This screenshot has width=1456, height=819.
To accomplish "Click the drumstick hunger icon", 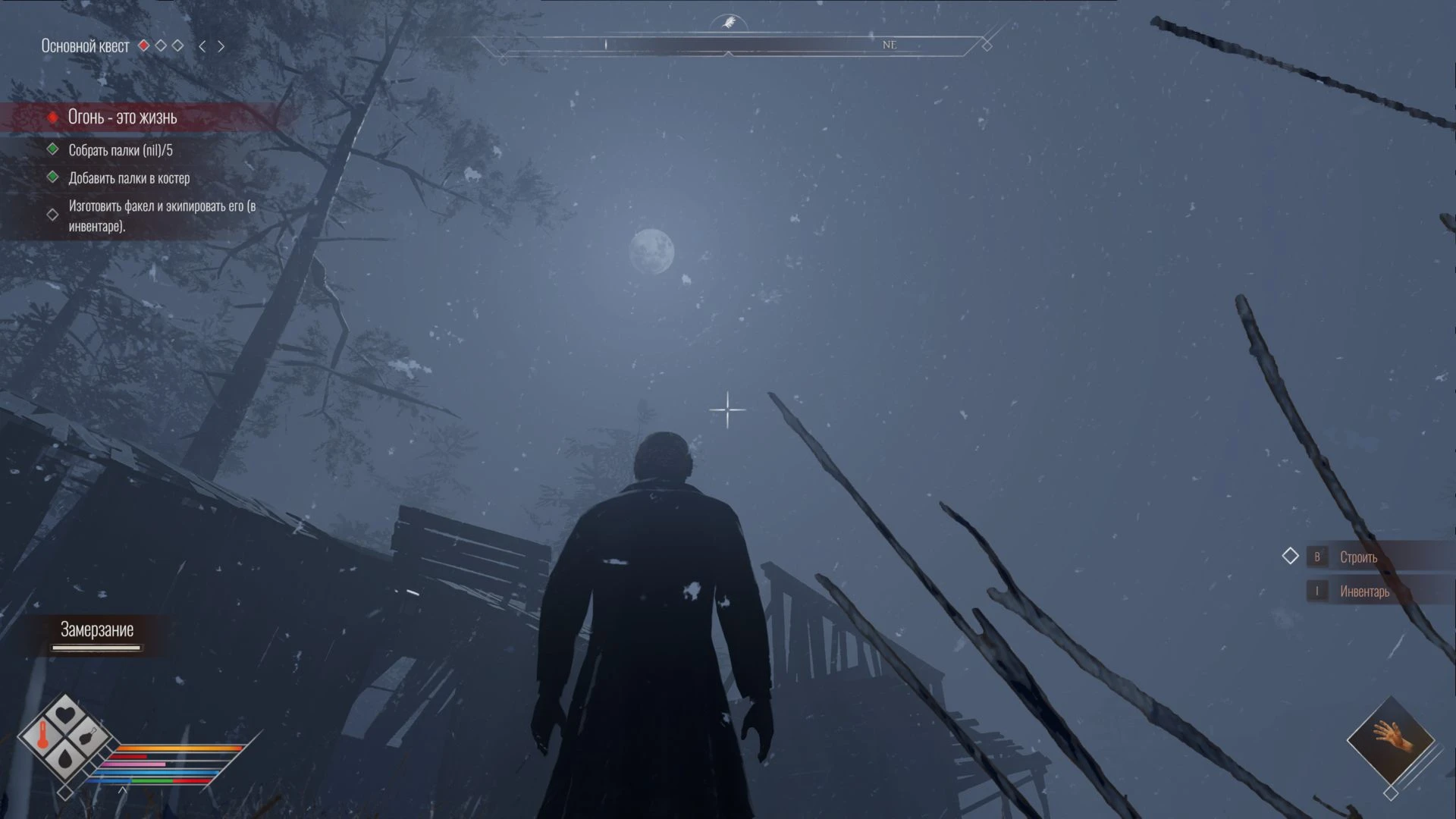I will click(x=89, y=736).
